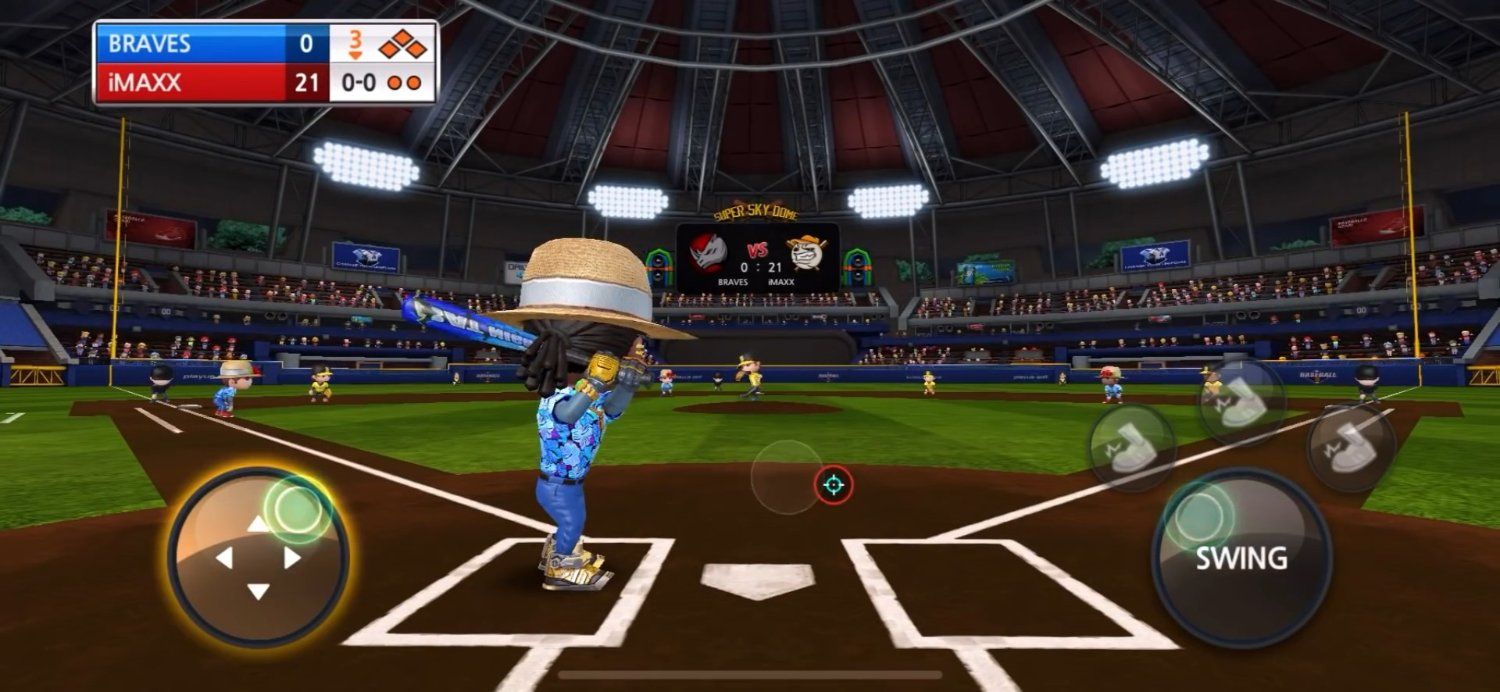Tap the left arrow on the directional pad
The width and height of the screenshot is (1500, 692).
(x=224, y=558)
